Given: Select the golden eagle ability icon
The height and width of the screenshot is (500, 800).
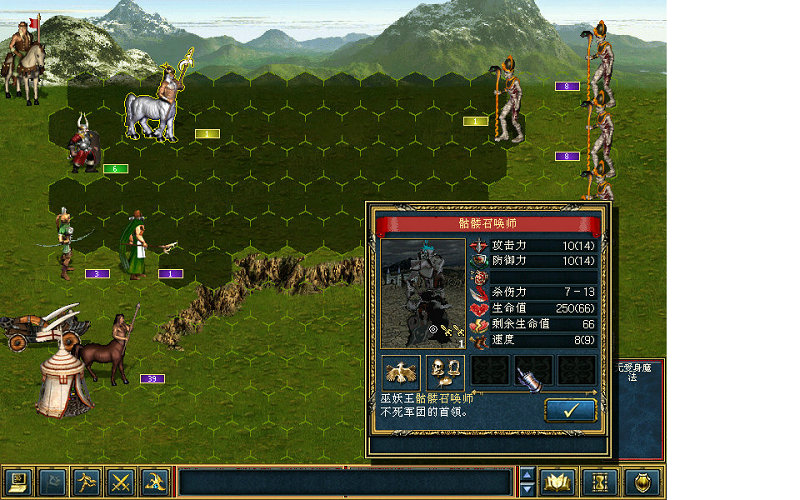Looking at the screenshot, I should click(x=401, y=371).
